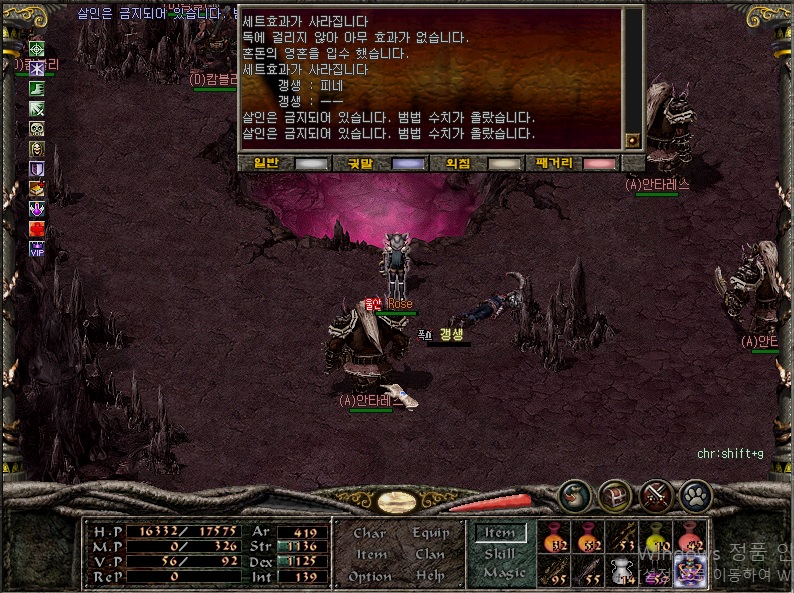Select the highlighted Item quick-slot tab
This screenshot has width=794, height=593.
click(500, 534)
